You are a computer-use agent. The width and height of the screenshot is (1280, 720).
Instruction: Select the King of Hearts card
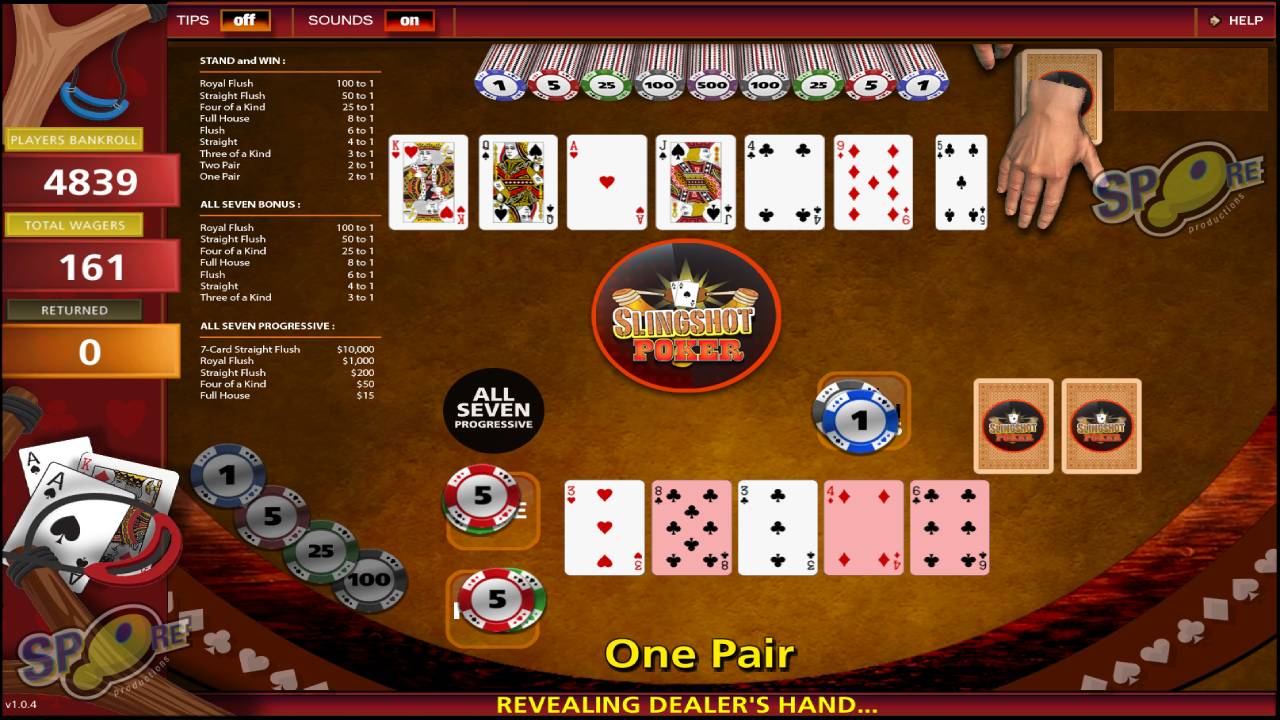428,182
